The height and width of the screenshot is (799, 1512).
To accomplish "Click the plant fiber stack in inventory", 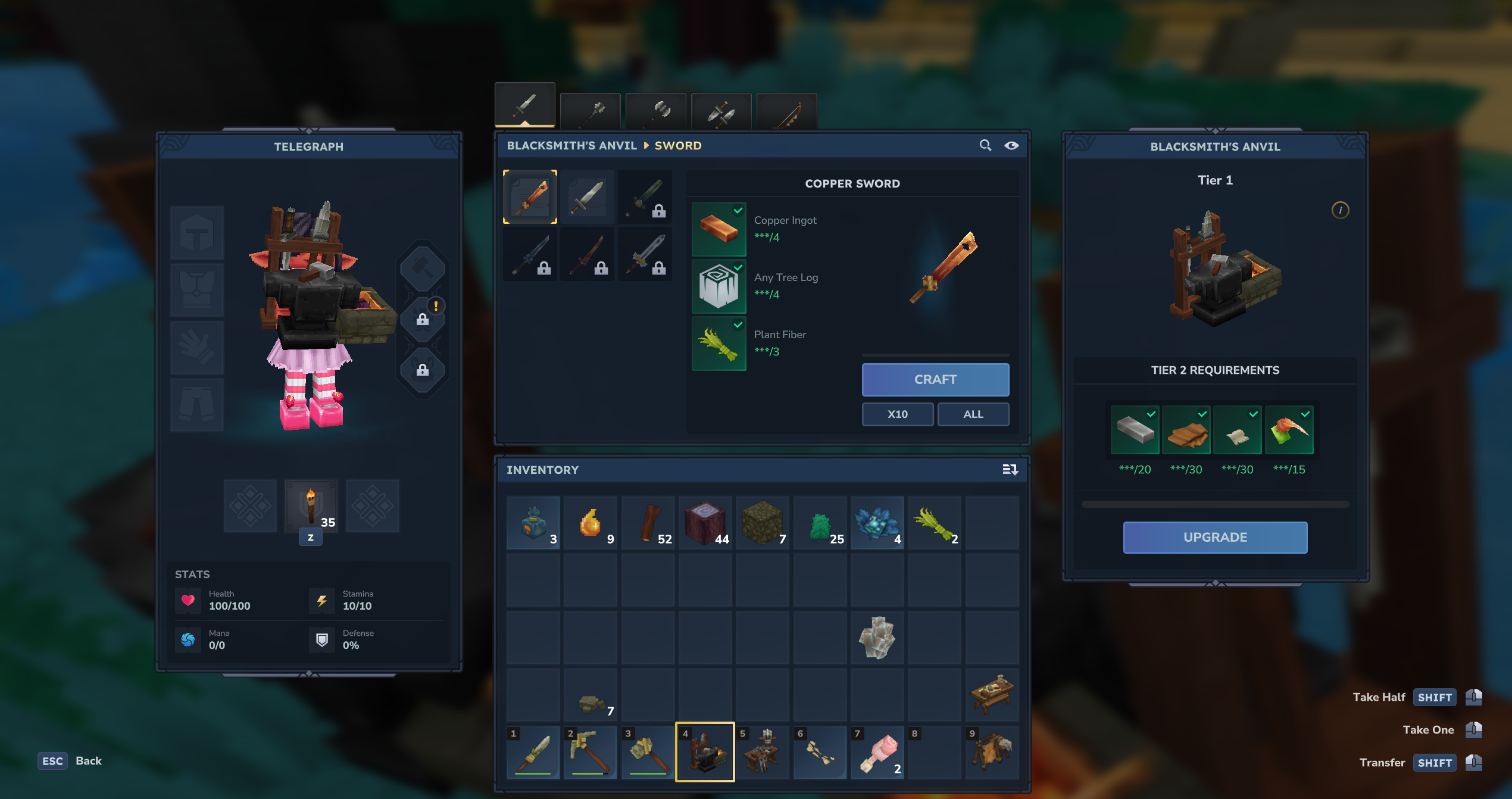I will [x=935, y=523].
